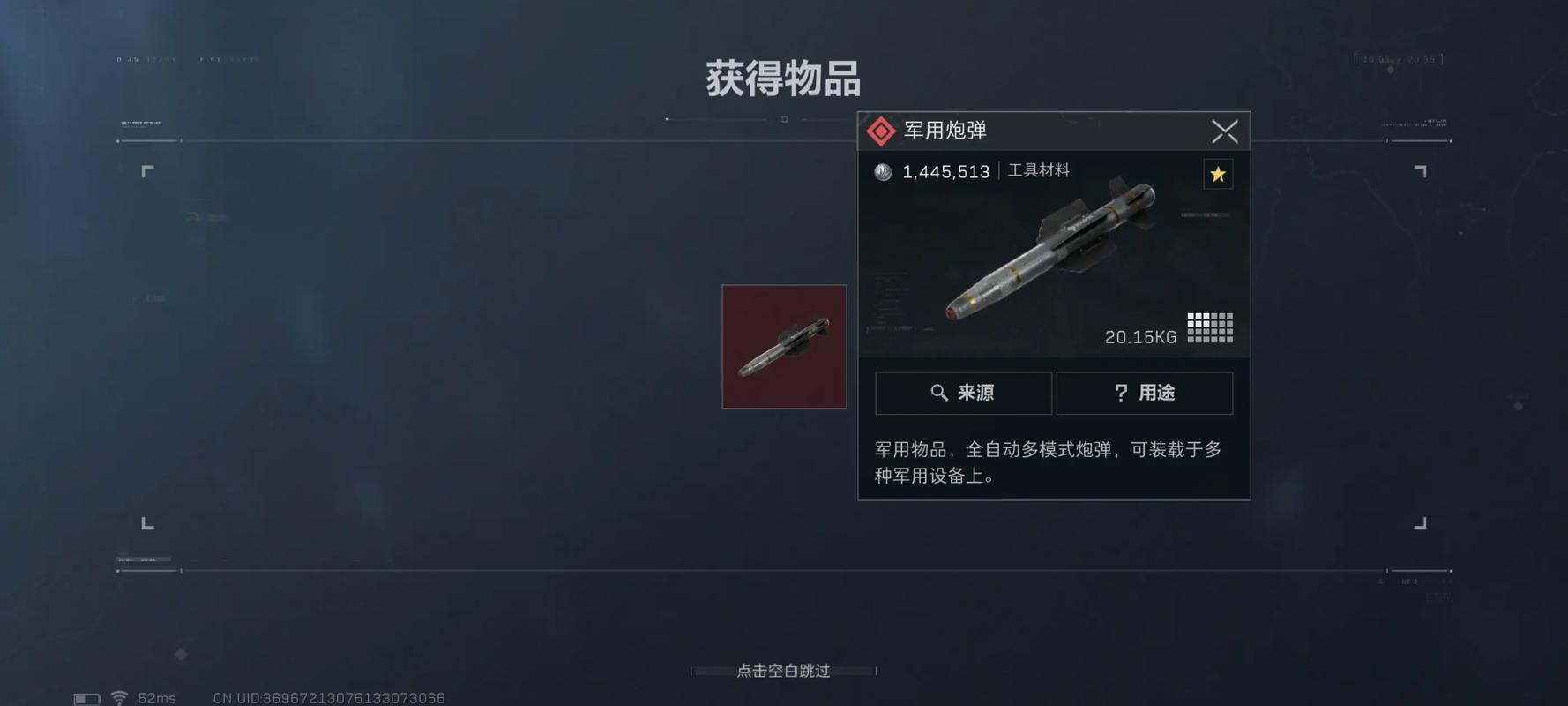Open the 用途 usage panel
1568x706 pixels.
pyautogui.click(x=1146, y=393)
